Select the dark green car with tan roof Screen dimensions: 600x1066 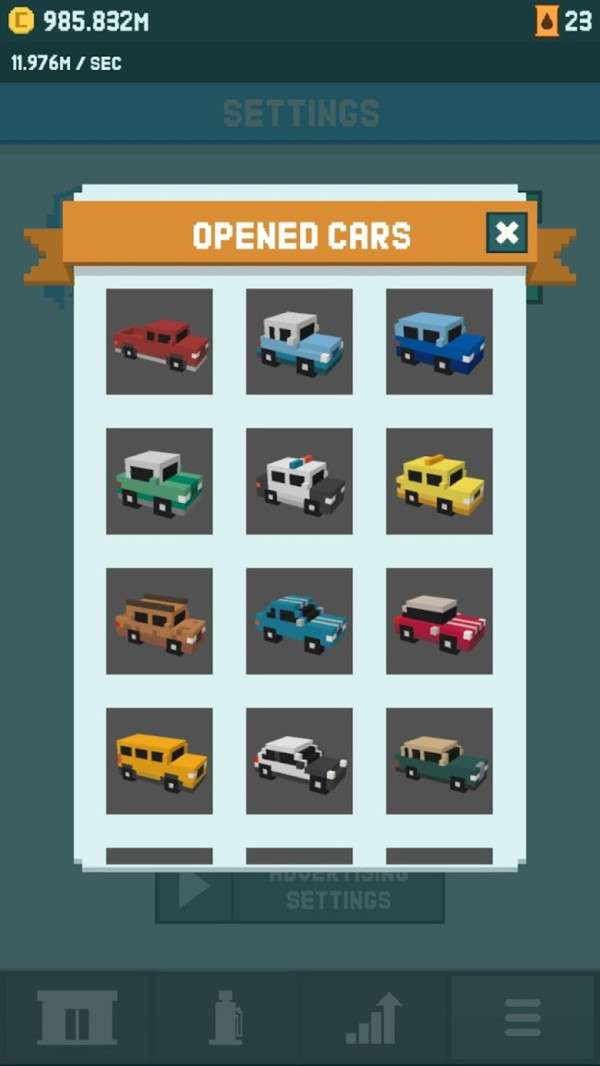[x=439, y=761]
